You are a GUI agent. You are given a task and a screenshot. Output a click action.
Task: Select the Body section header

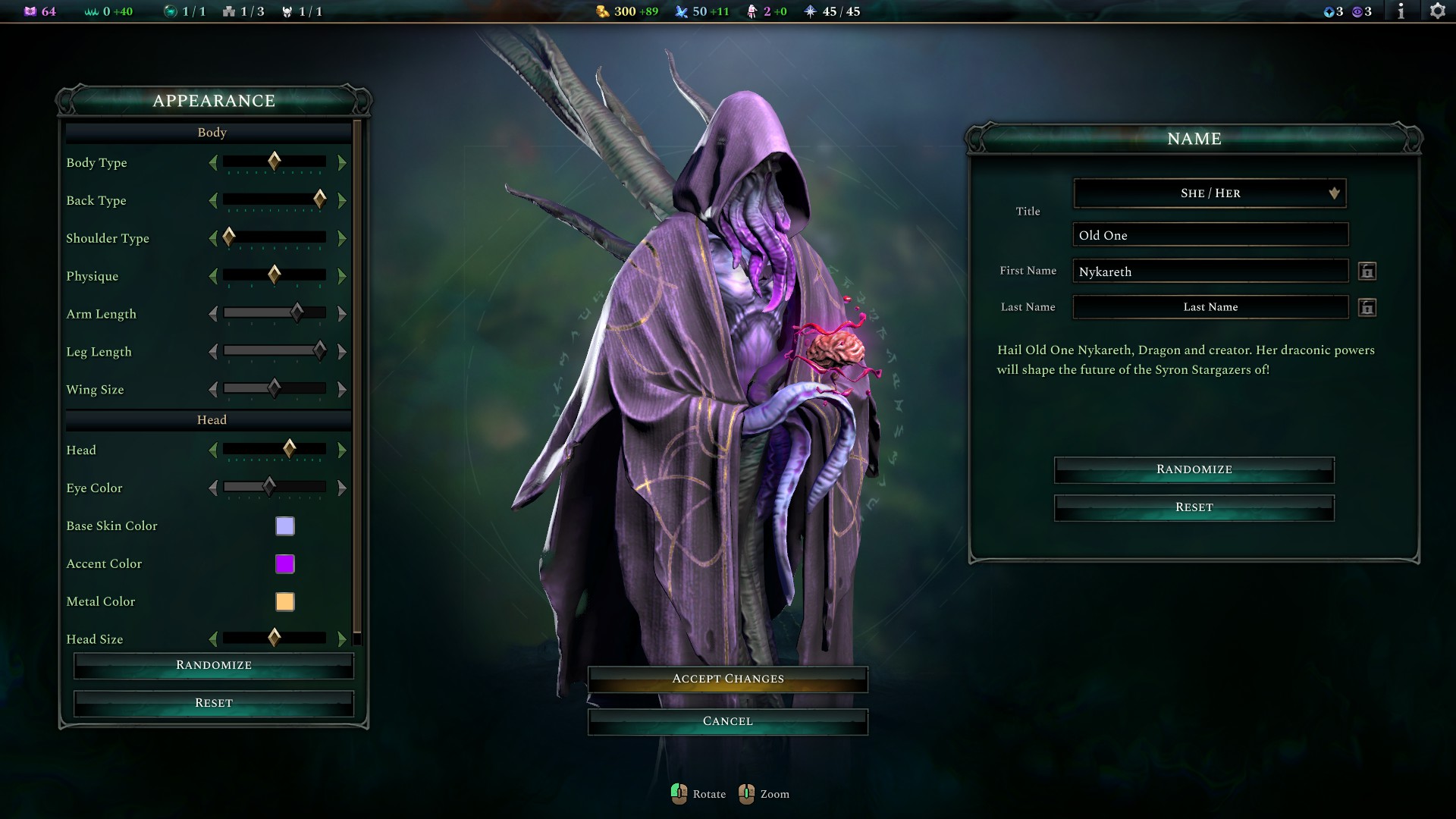tap(211, 132)
